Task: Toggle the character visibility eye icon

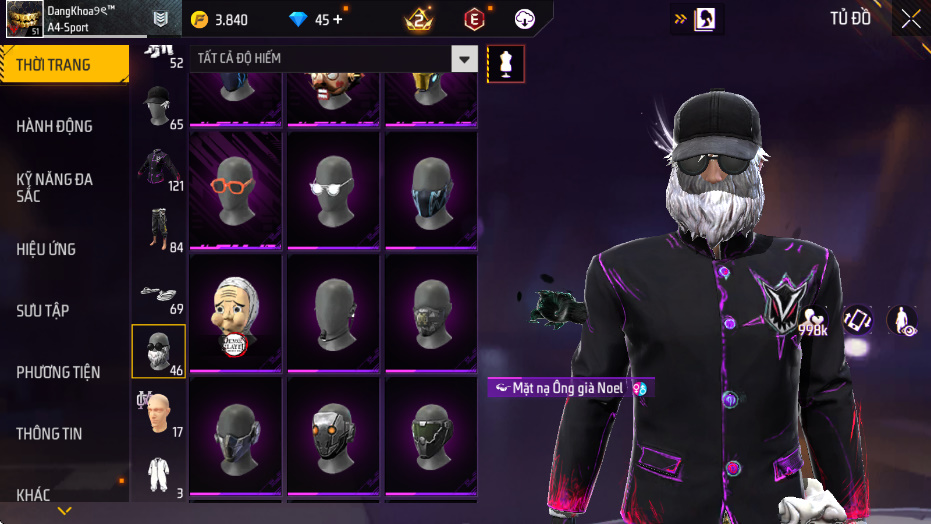Action: (902, 321)
